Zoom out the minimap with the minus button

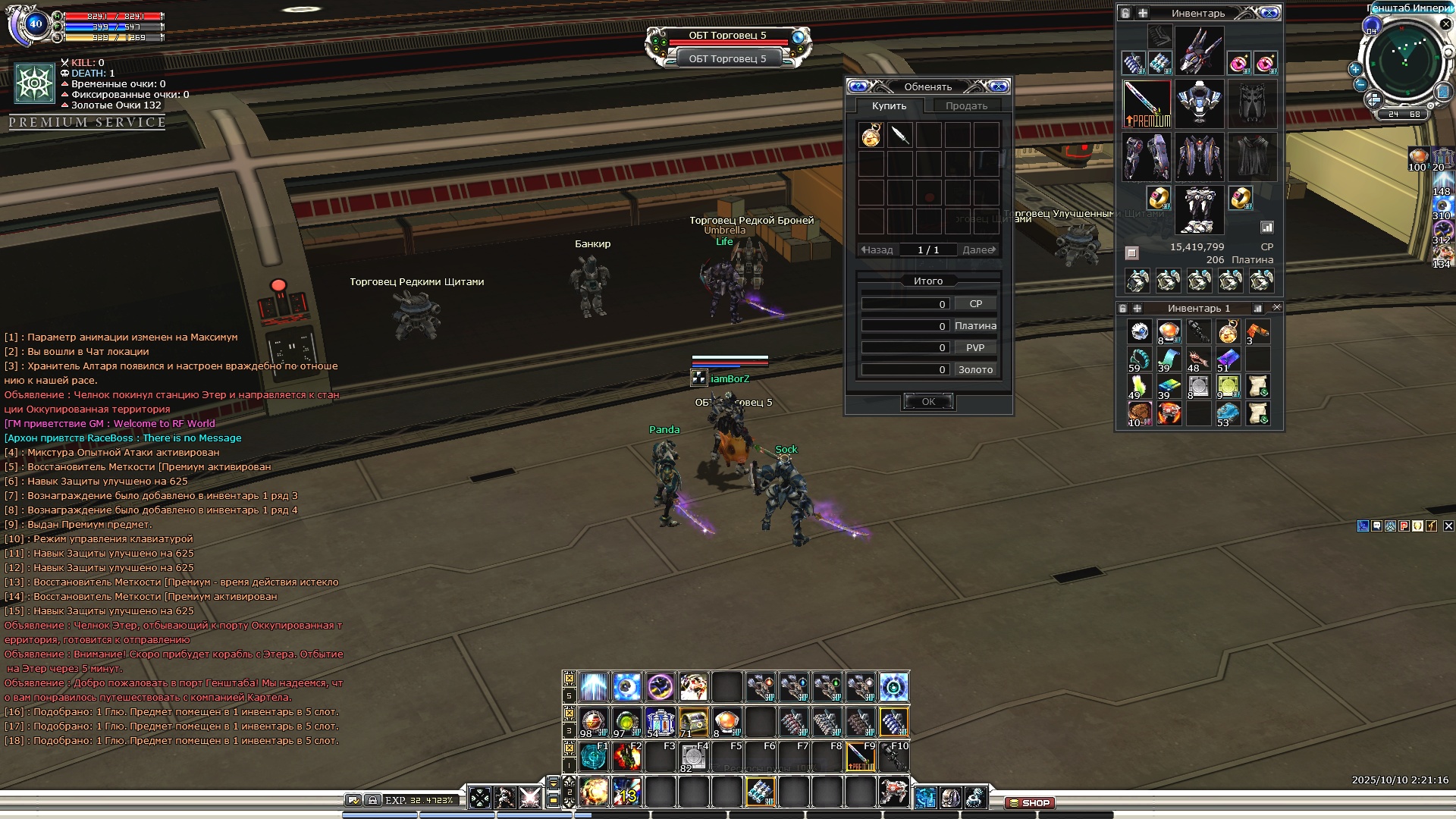click(x=1360, y=85)
